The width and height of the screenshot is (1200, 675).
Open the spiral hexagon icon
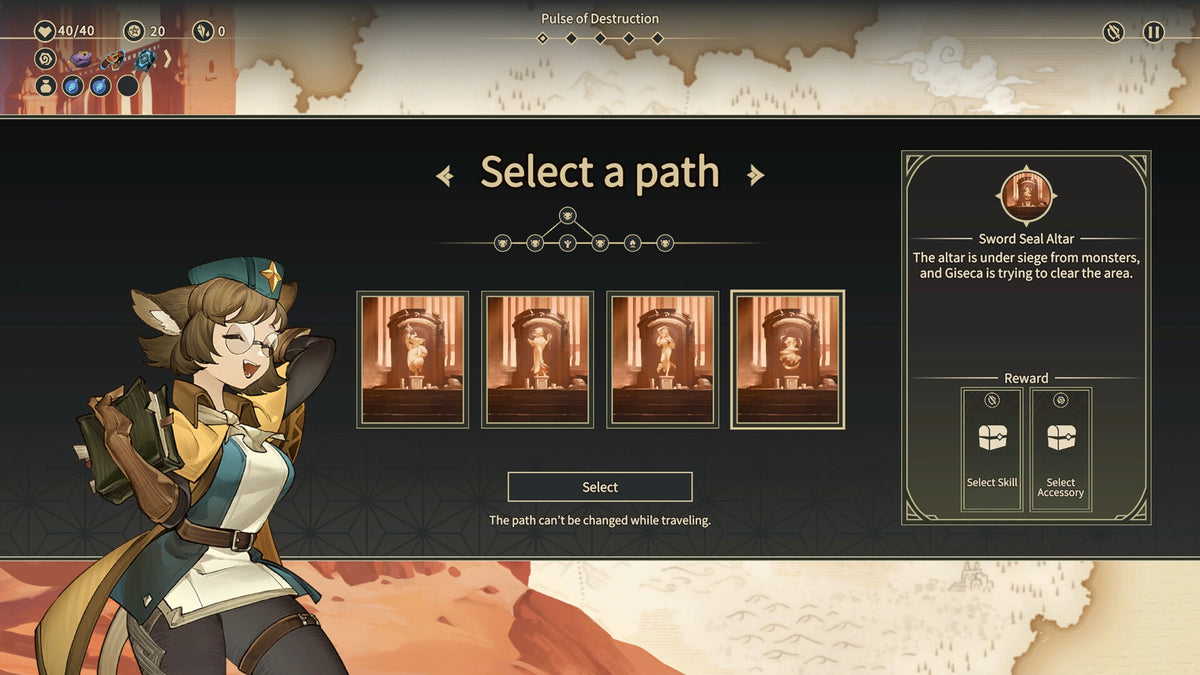click(x=45, y=59)
